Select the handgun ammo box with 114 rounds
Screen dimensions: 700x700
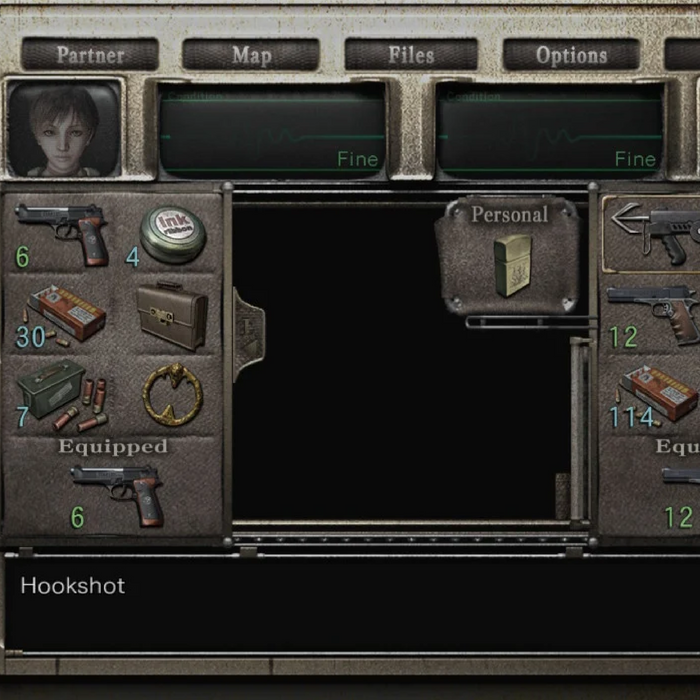(657, 393)
